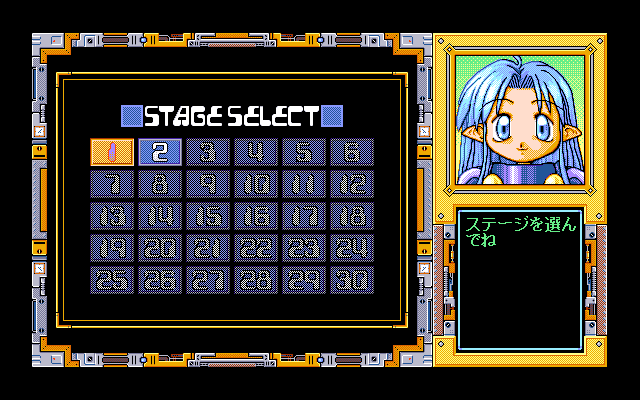
Task: Choose the stage 18 tile
Action: (x=351, y=216)
